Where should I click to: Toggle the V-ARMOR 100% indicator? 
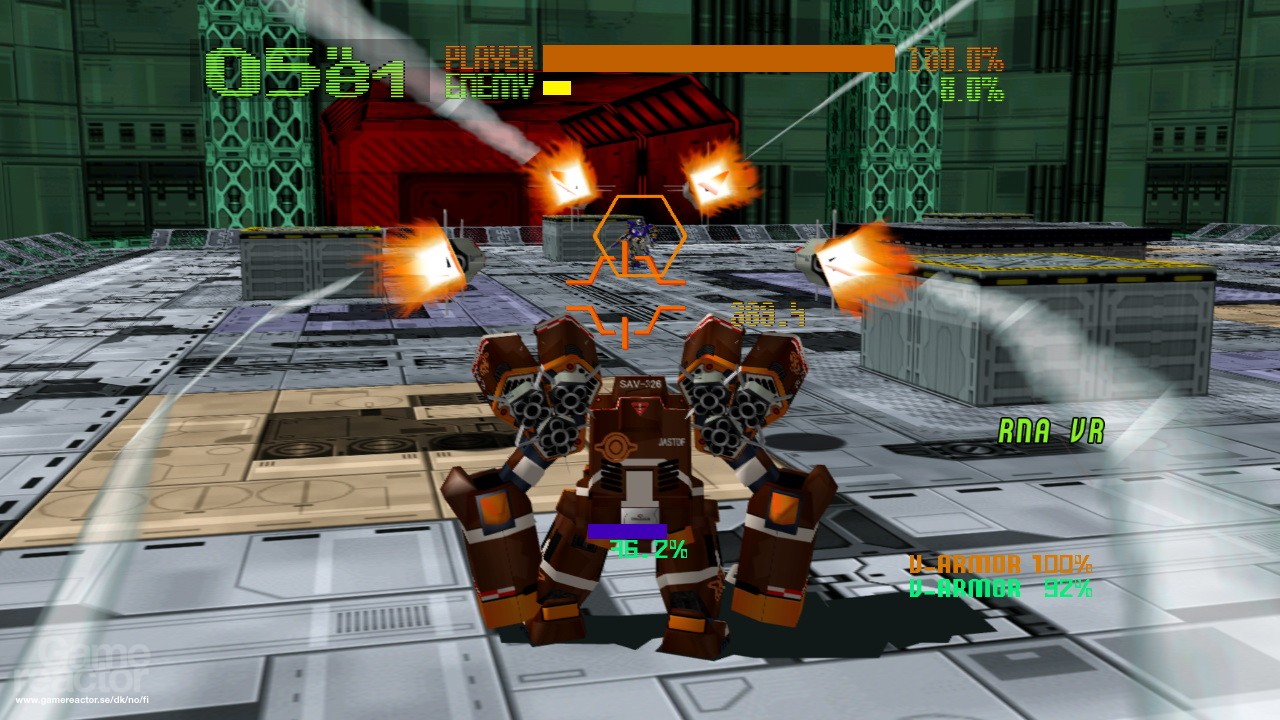point(998,565)
